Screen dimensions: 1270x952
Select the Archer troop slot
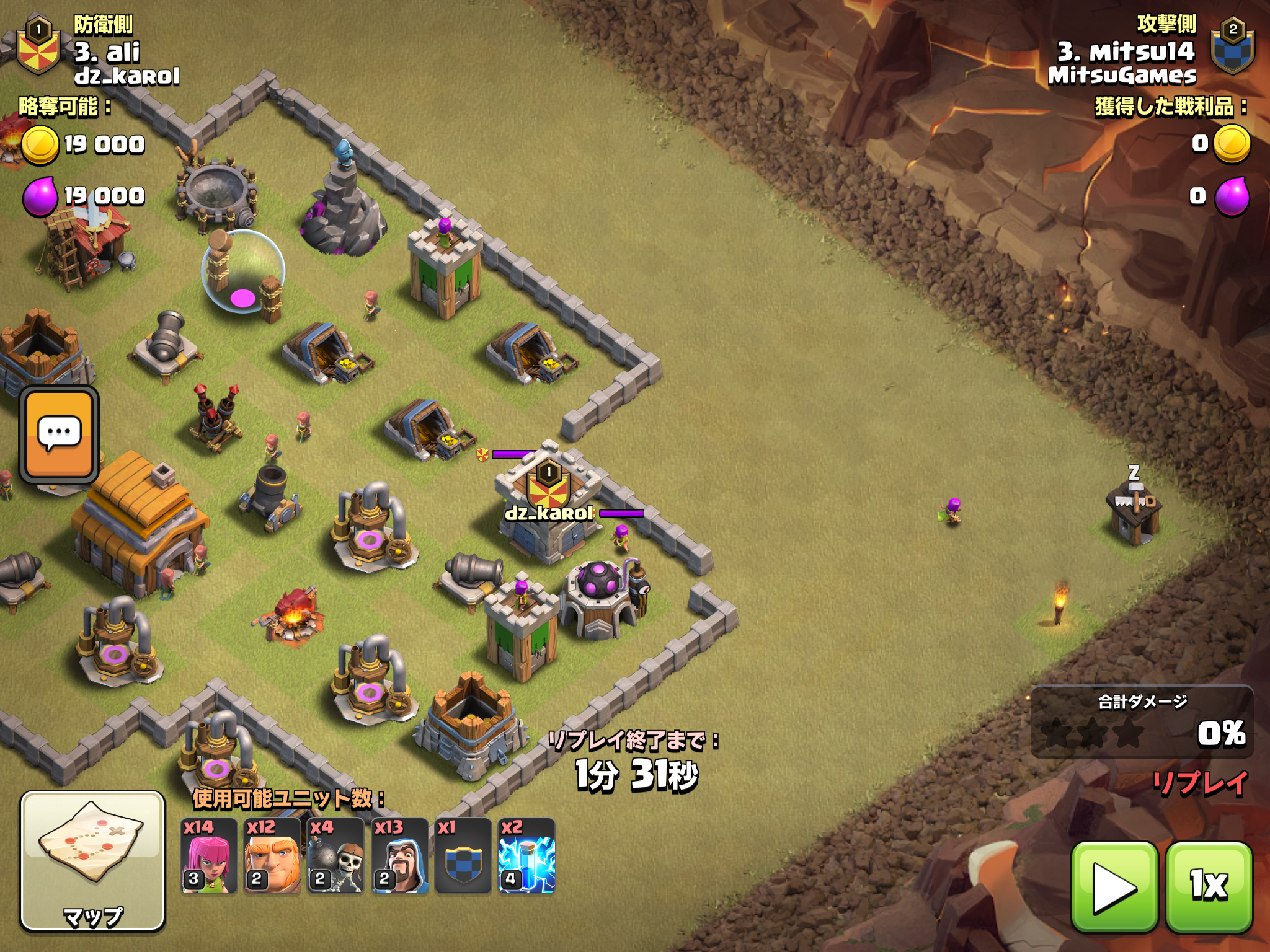pyautogui.click(x=209, y=856)
